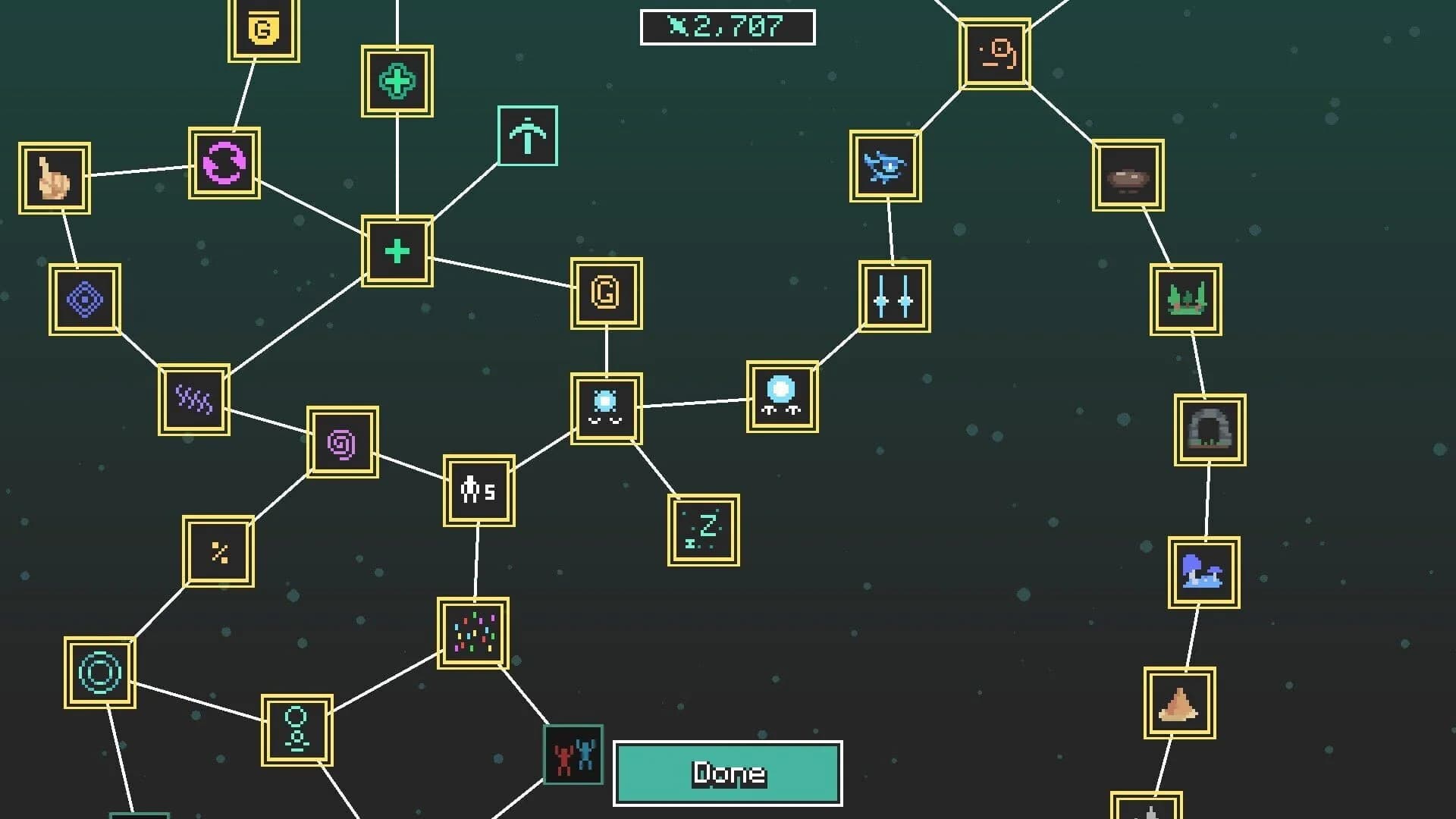Select the teal pickaxe skill node
Viewport: 1456px width, 819px height.
point(528,136)
